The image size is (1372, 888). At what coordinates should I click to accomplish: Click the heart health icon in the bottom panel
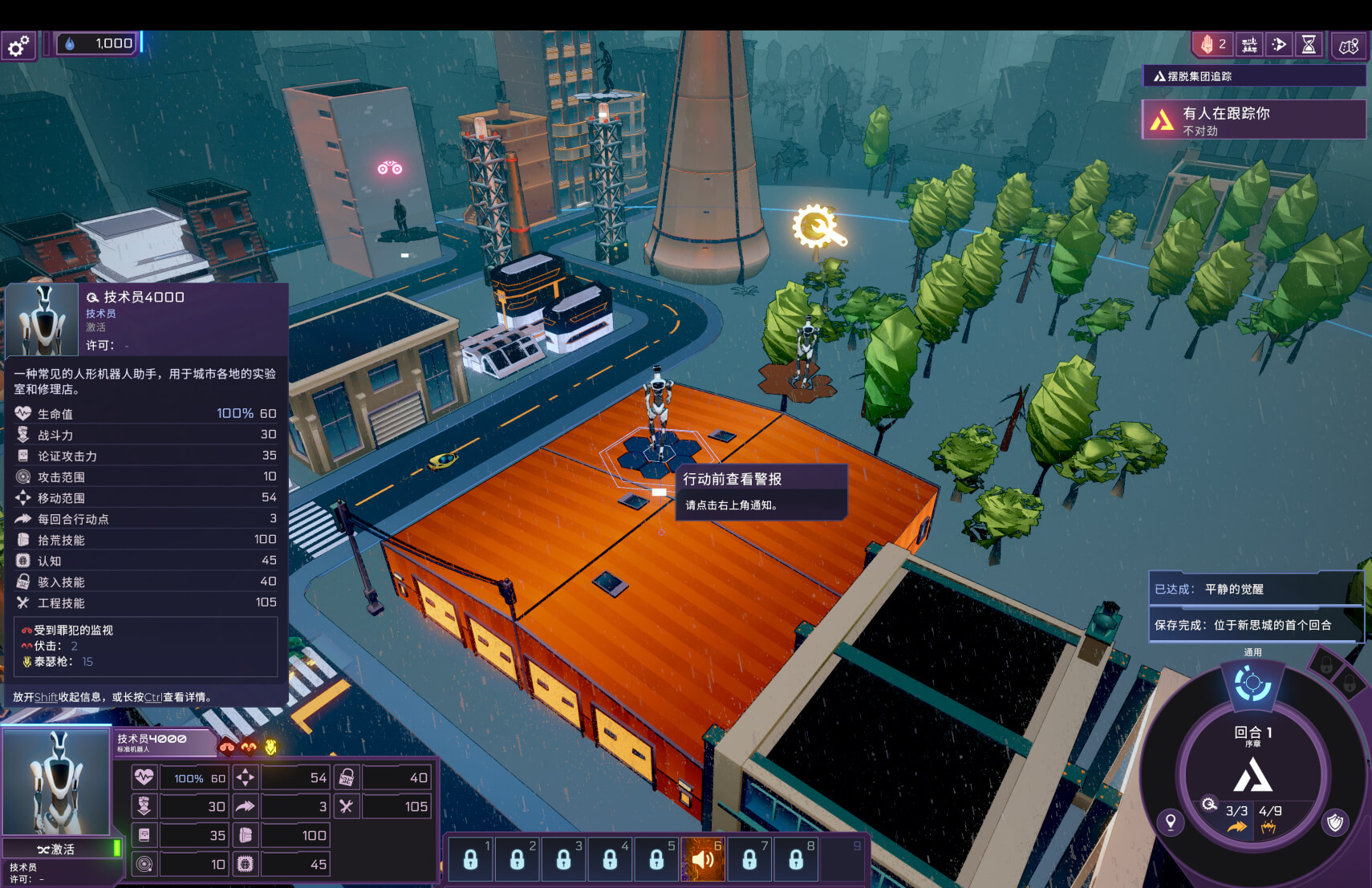pos(144,776)
